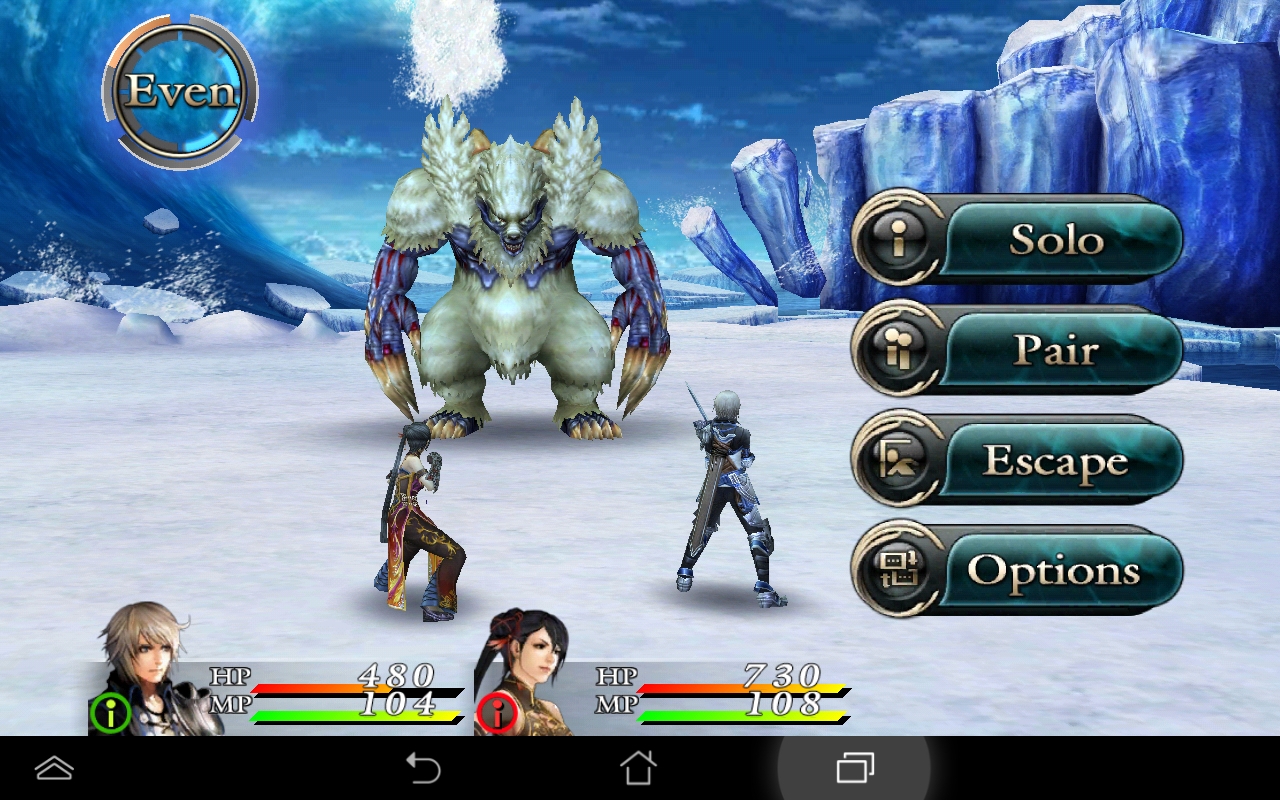
Task: Choose the Solo battle command
Action: coord(1018,240)
